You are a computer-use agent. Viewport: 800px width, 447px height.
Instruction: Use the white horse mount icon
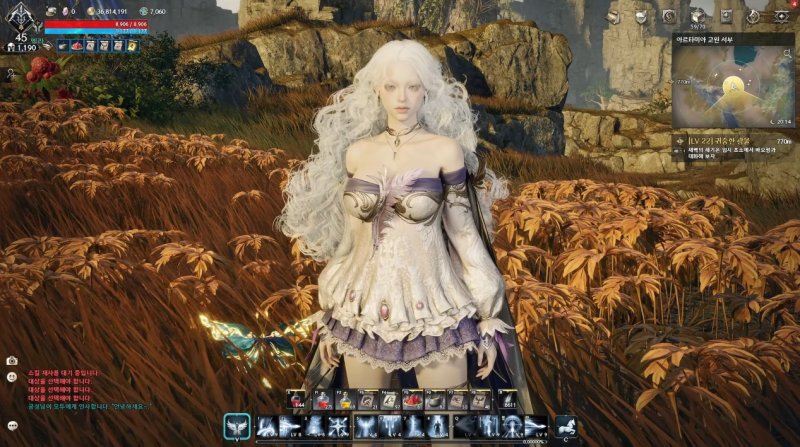pos(565,427)
